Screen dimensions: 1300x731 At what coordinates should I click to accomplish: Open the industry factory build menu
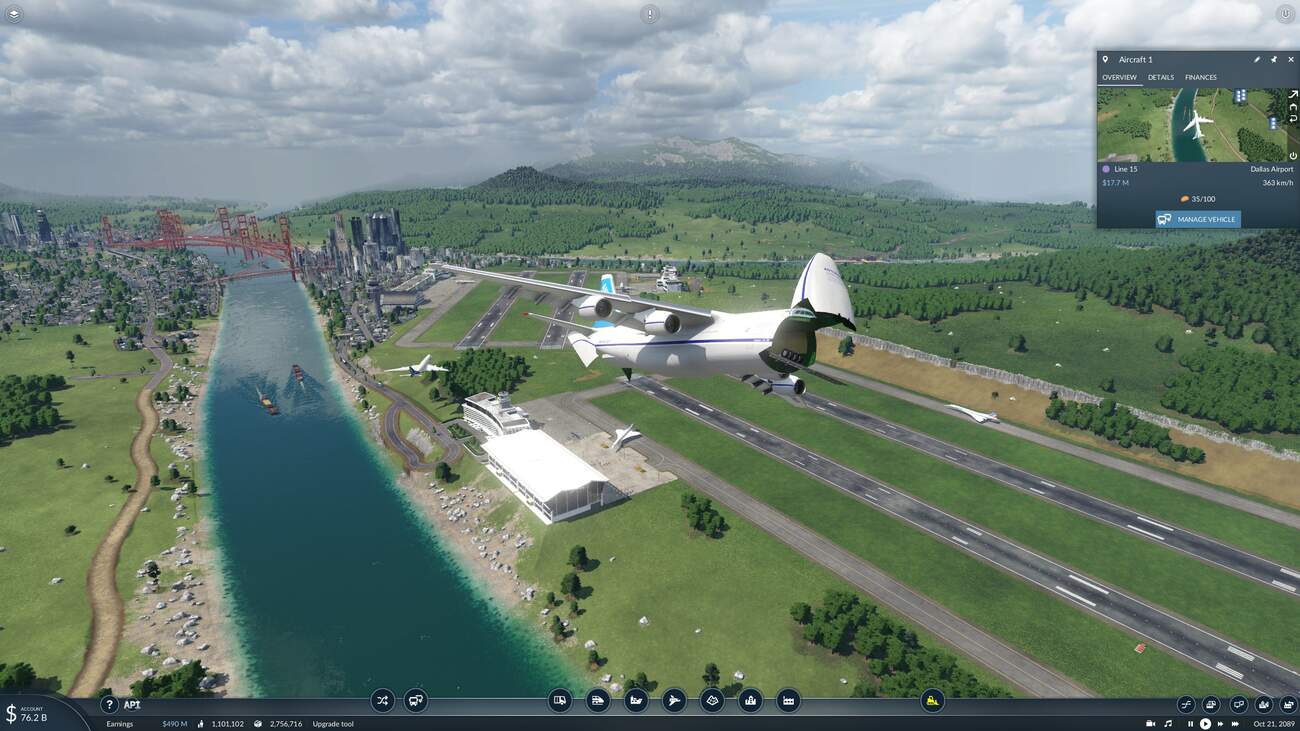pos(788,701)
